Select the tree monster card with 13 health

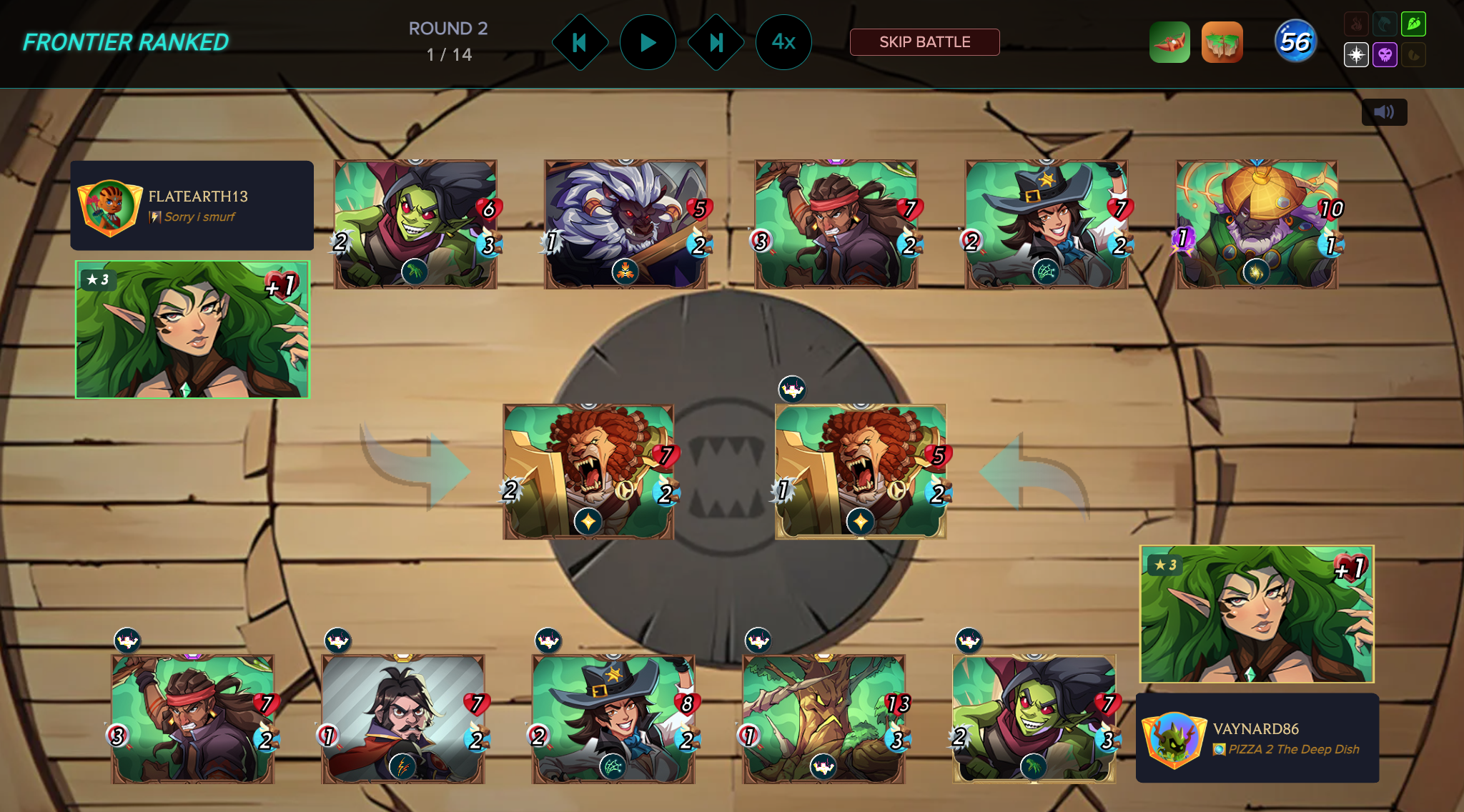(x=823, y=718)
